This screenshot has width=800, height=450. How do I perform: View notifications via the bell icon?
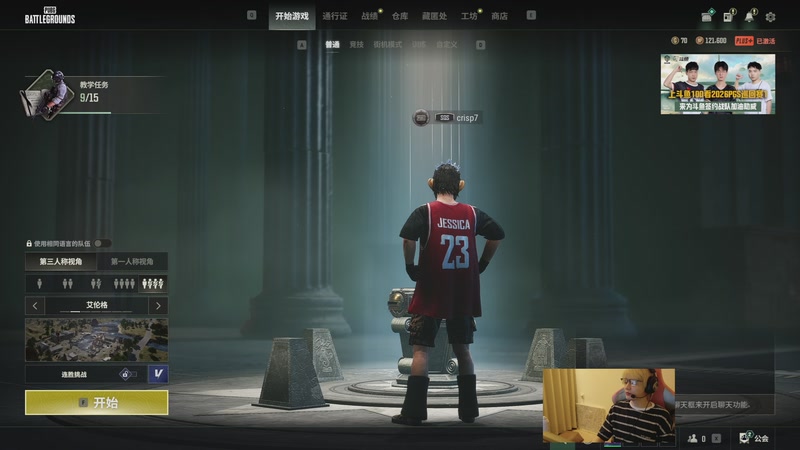coord(749,16)
